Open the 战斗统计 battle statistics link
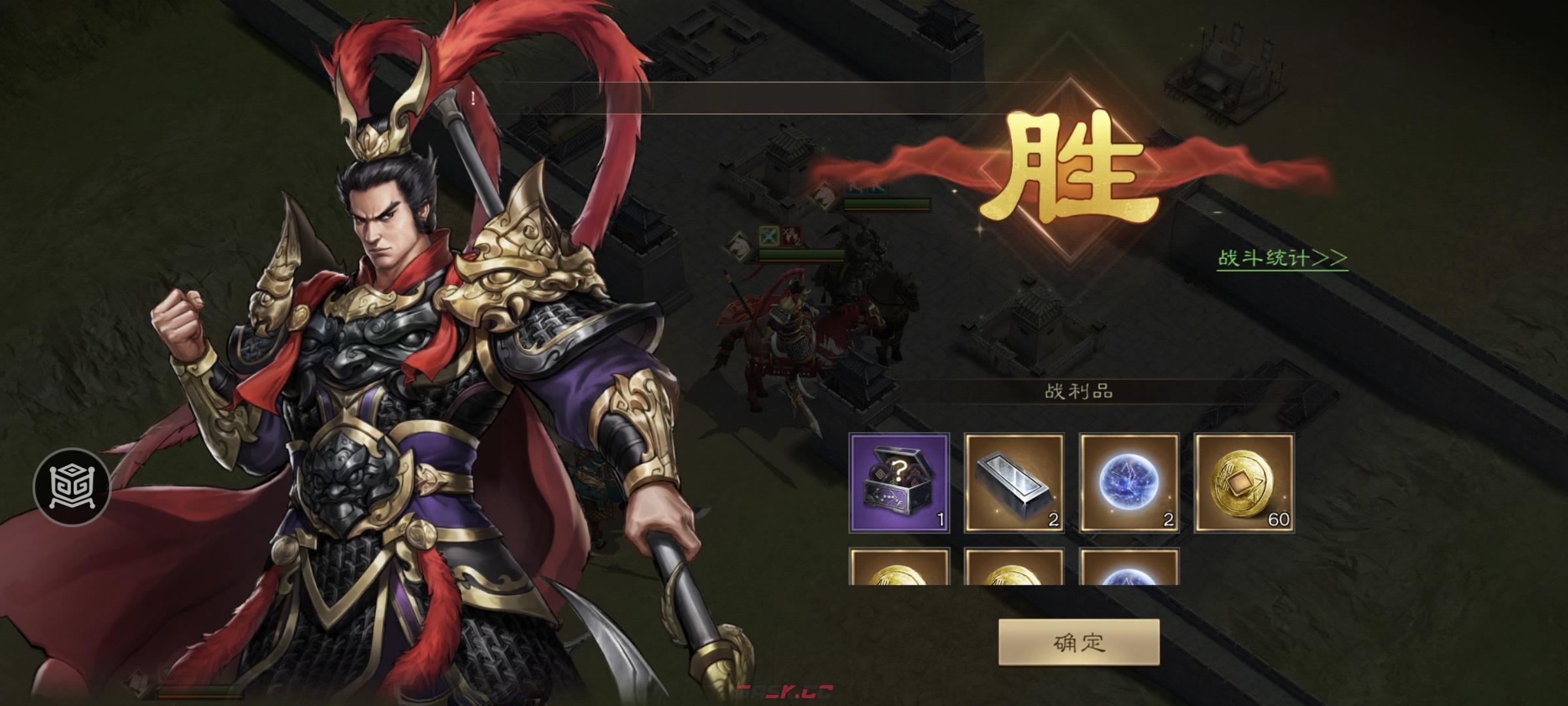The image size is (1568, 706). tap(1281, 258)
